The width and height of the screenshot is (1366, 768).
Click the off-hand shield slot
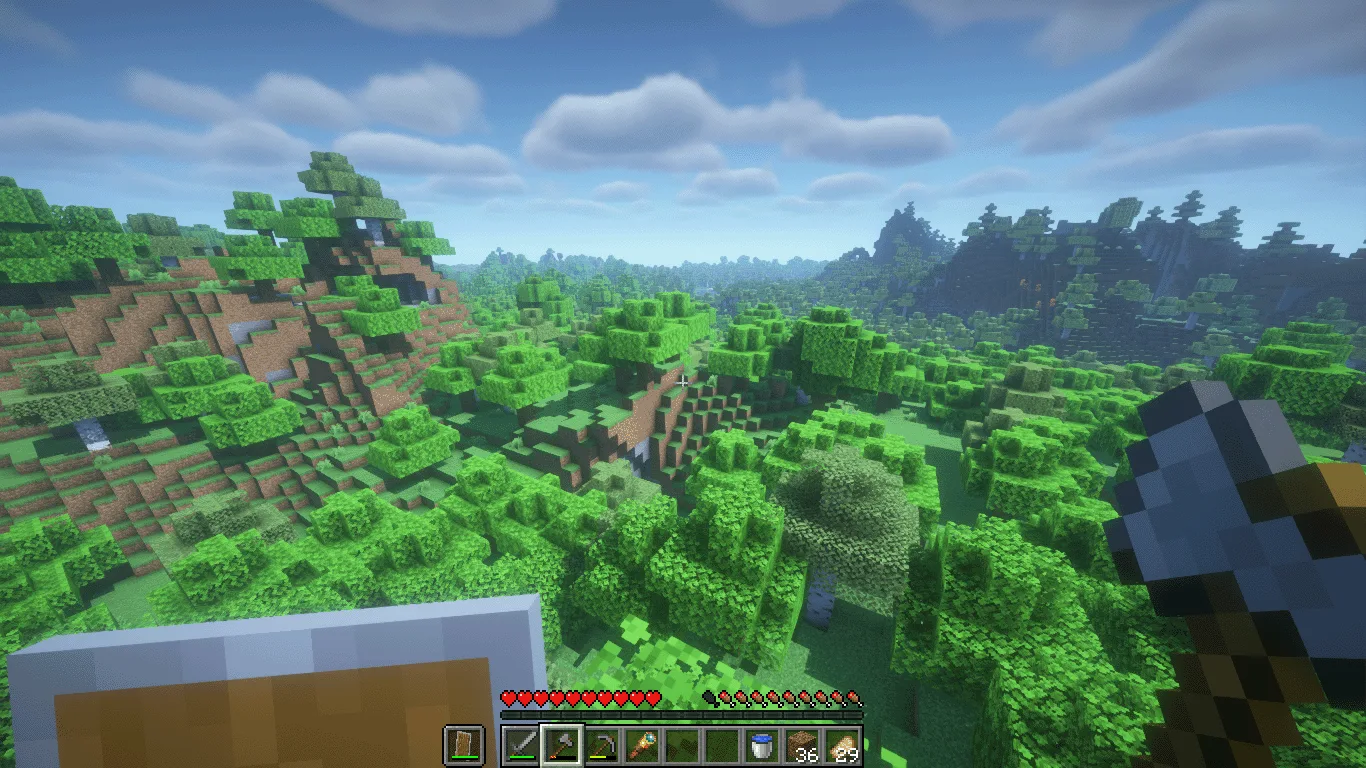[464, 746]
